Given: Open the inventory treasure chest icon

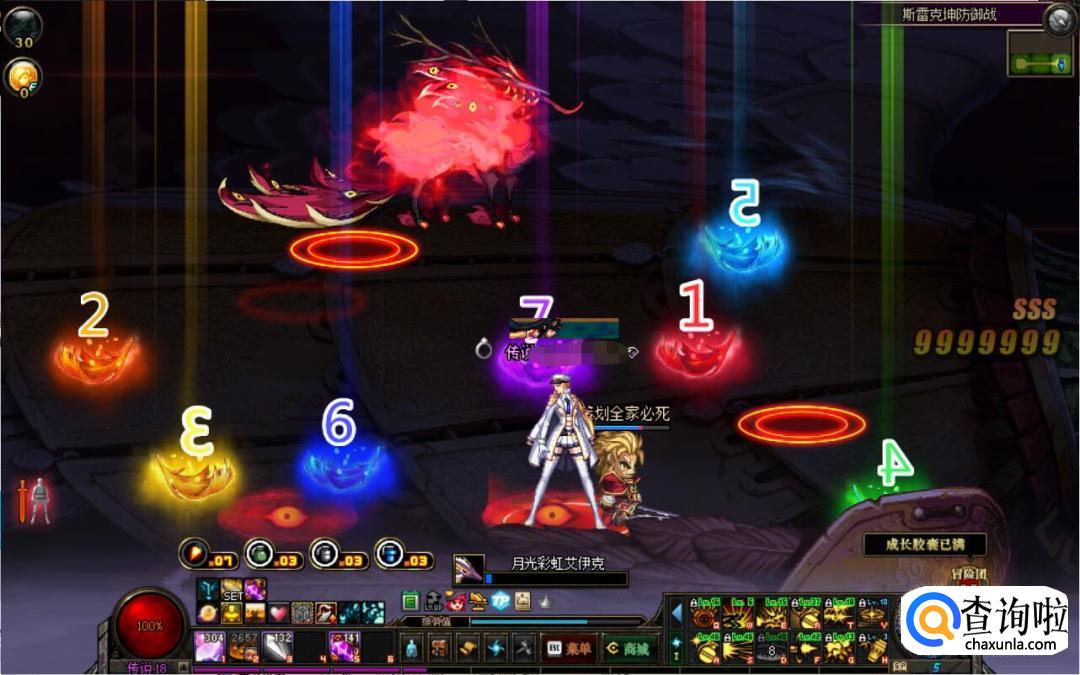Looking at the screenshot, I should [438, 648].
